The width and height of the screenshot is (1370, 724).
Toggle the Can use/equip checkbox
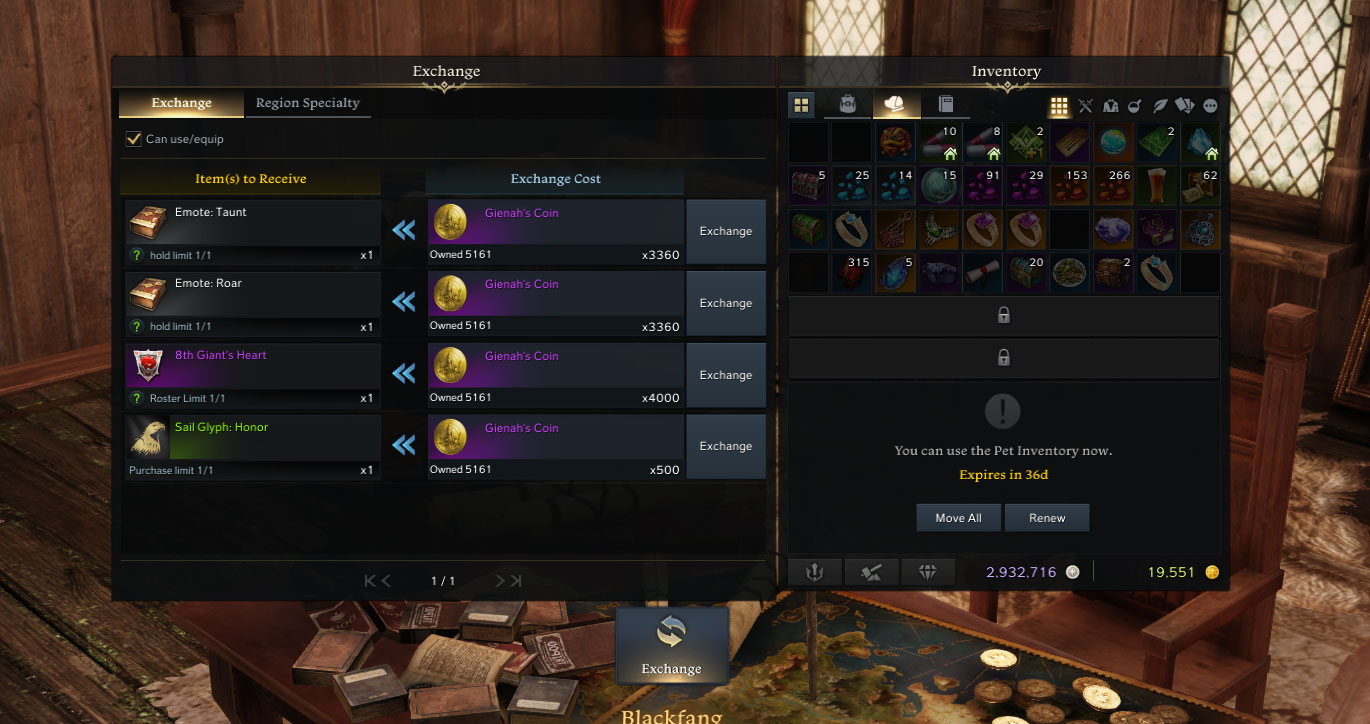click(133, 139)
